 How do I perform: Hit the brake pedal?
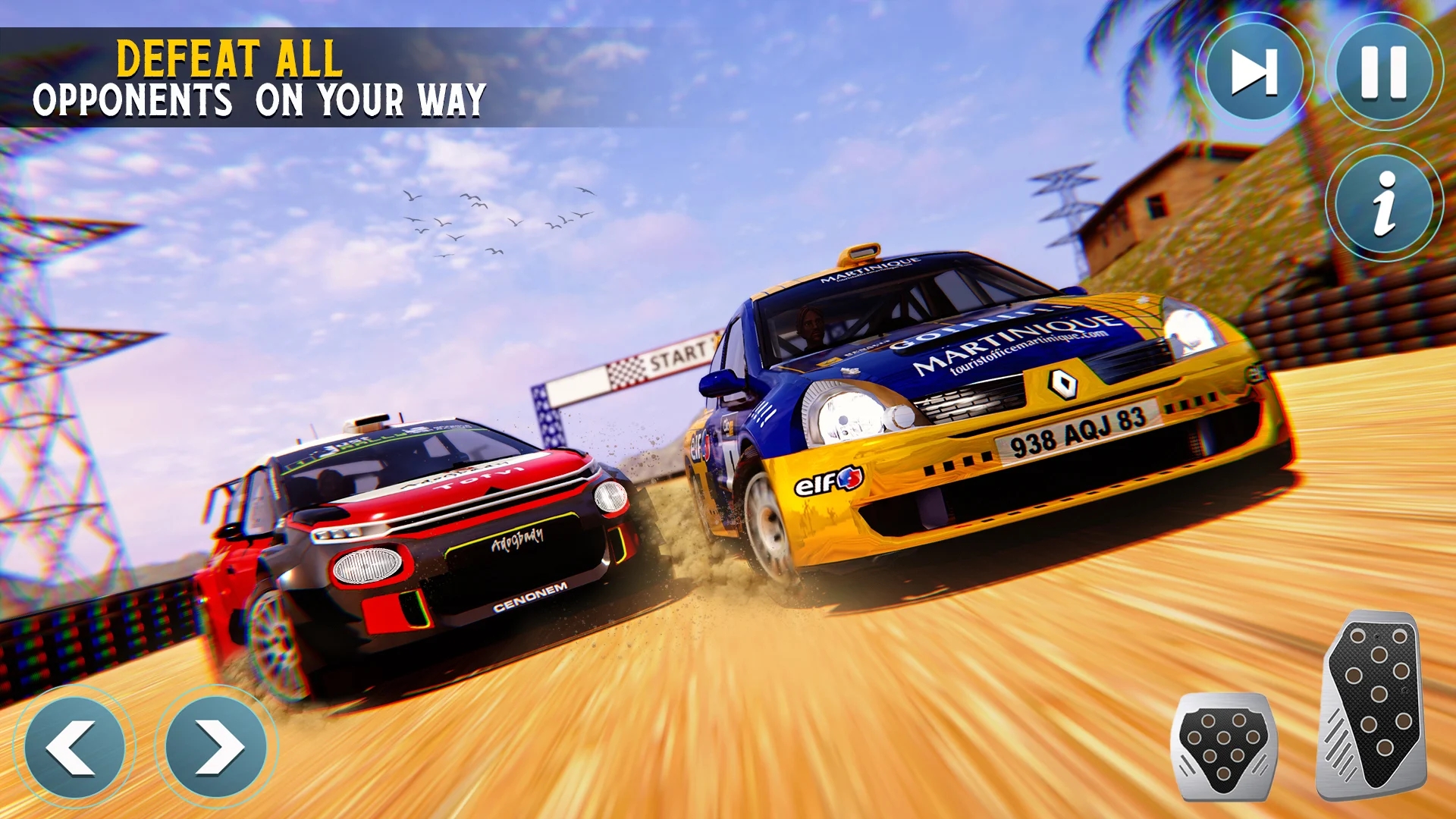(x=1222, y=745)
